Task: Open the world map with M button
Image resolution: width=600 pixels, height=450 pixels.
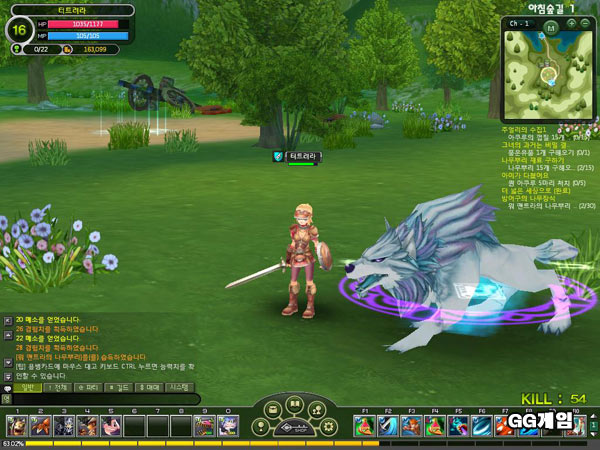Action: [549, 29]
